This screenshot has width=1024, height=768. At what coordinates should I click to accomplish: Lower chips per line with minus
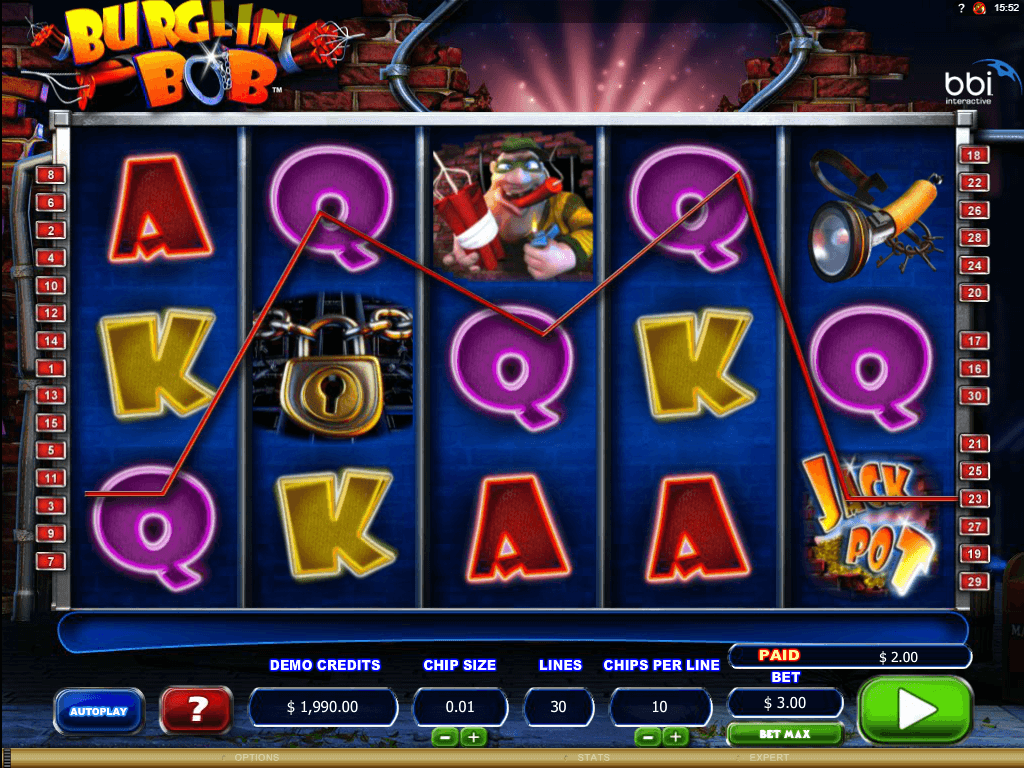click(648, 737)
